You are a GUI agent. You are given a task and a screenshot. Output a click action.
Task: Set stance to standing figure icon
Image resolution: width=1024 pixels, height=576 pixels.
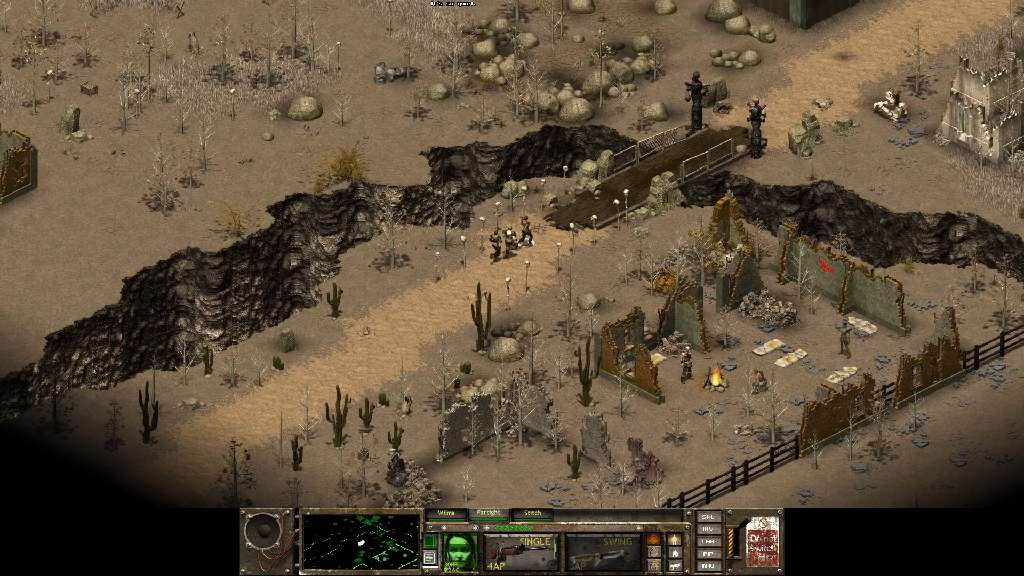pos(675,539)
